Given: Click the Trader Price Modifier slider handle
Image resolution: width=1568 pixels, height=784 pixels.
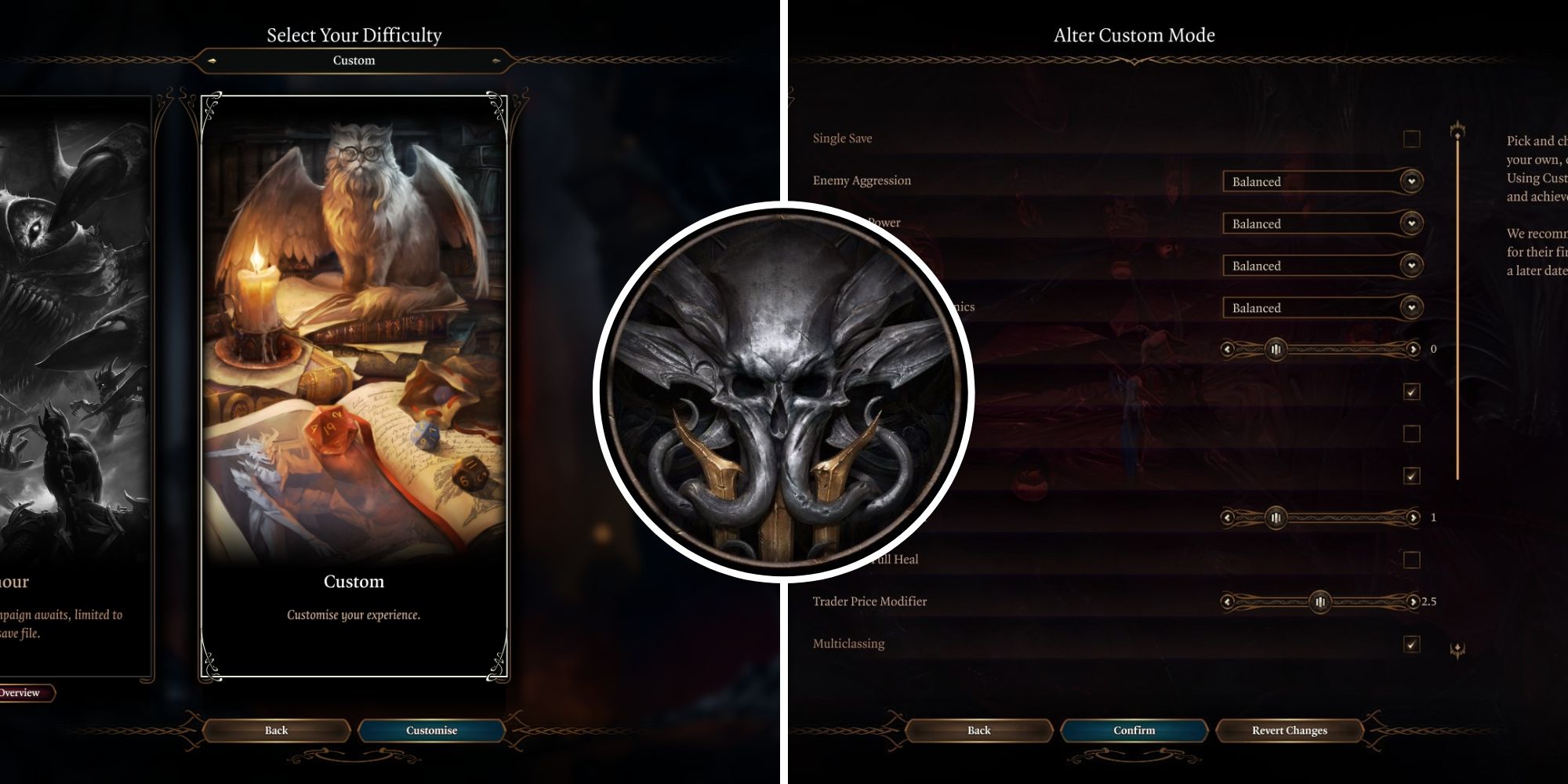Looking at the screenshot, I should (1320, 601).
